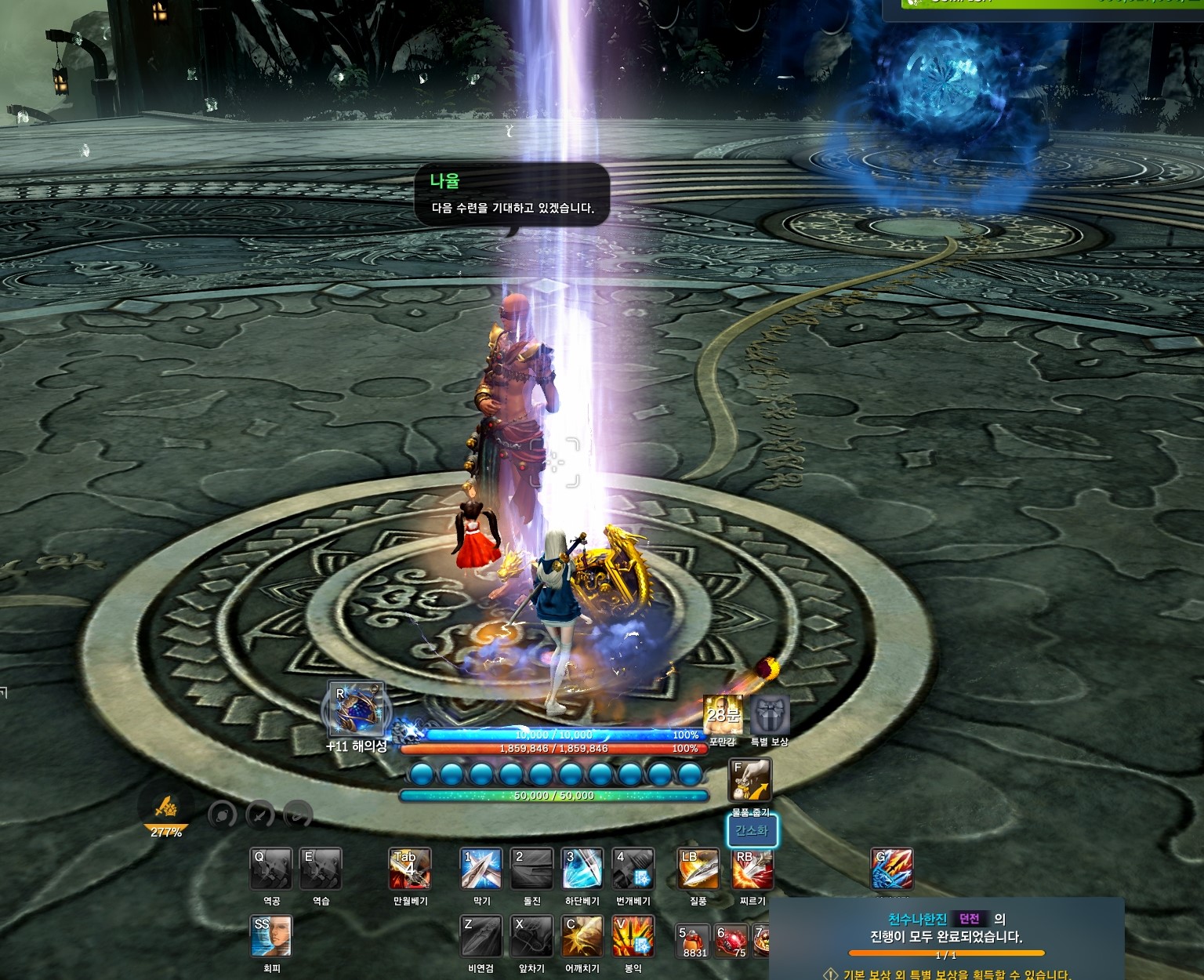Activate the 번개베기 skill
The width and height of the screenshot is (1204, 980).
tap(633, 869)
